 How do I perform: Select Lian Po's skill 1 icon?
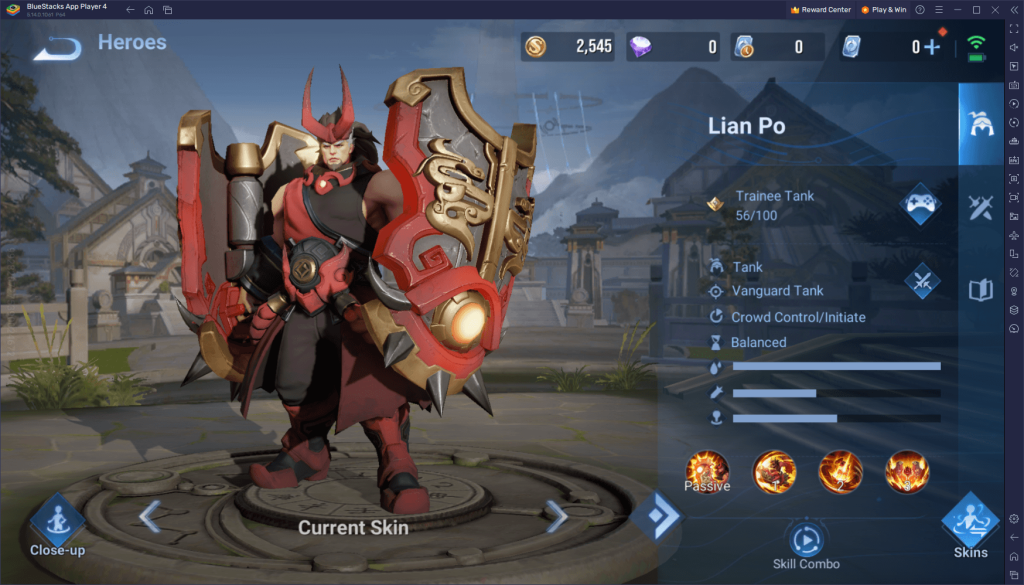coord(774,471)
